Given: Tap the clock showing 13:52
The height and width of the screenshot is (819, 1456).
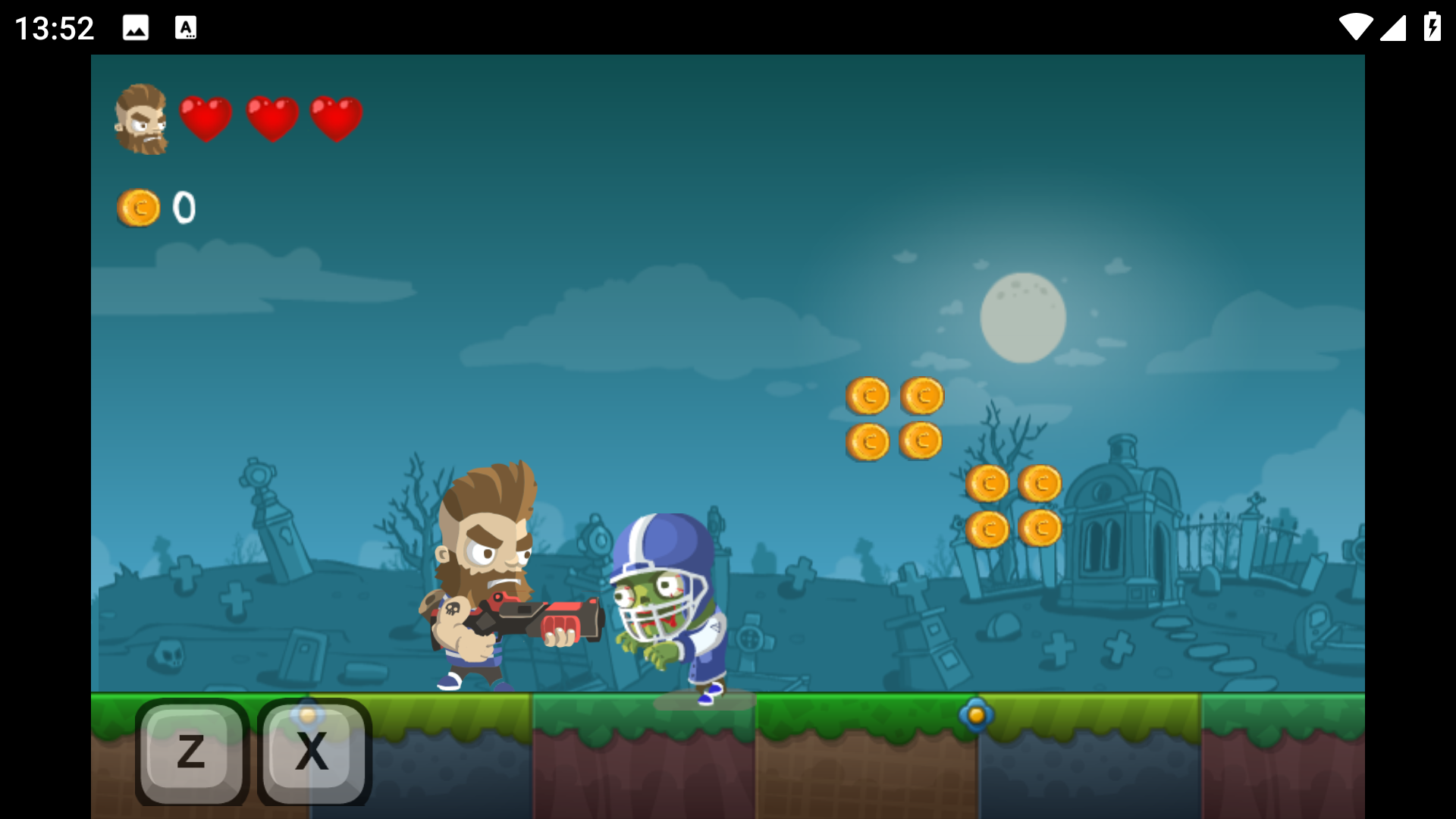Looking at the screenshot, I should click(x=54, y=28).
